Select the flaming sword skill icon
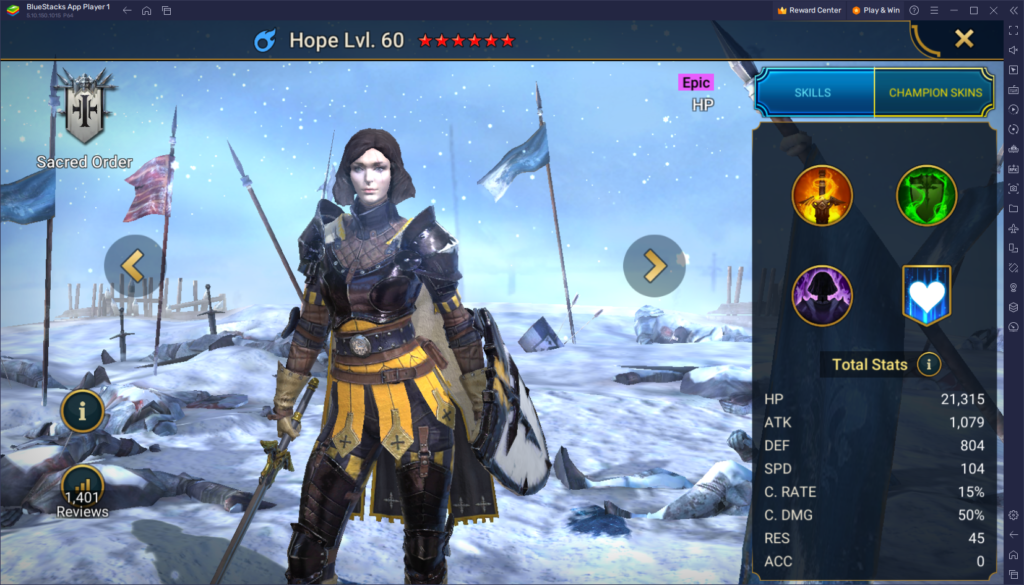This screenshot has height=585, width=1024. pos(822,196)
